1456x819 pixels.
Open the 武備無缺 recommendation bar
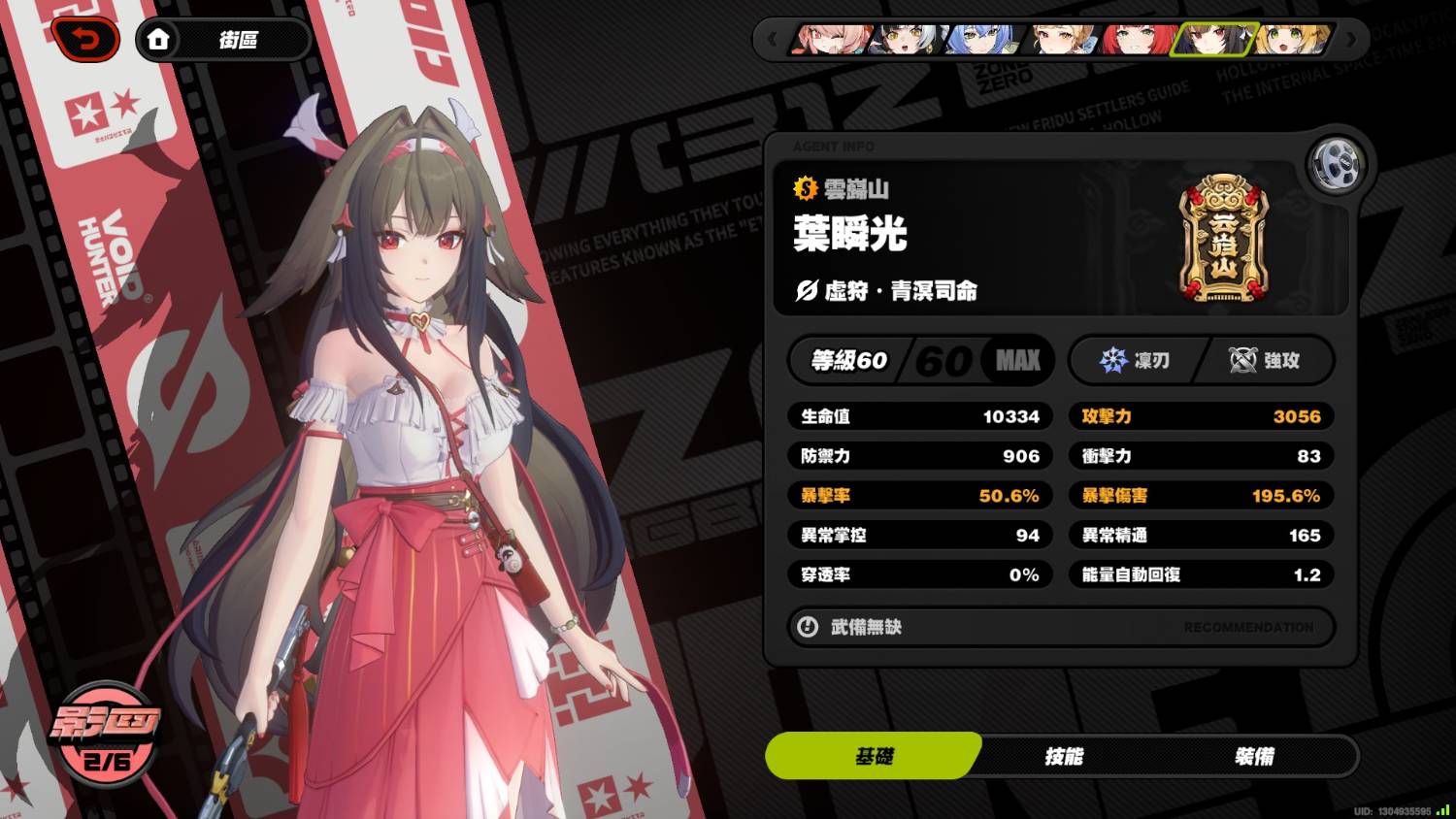coord(1061,627)
